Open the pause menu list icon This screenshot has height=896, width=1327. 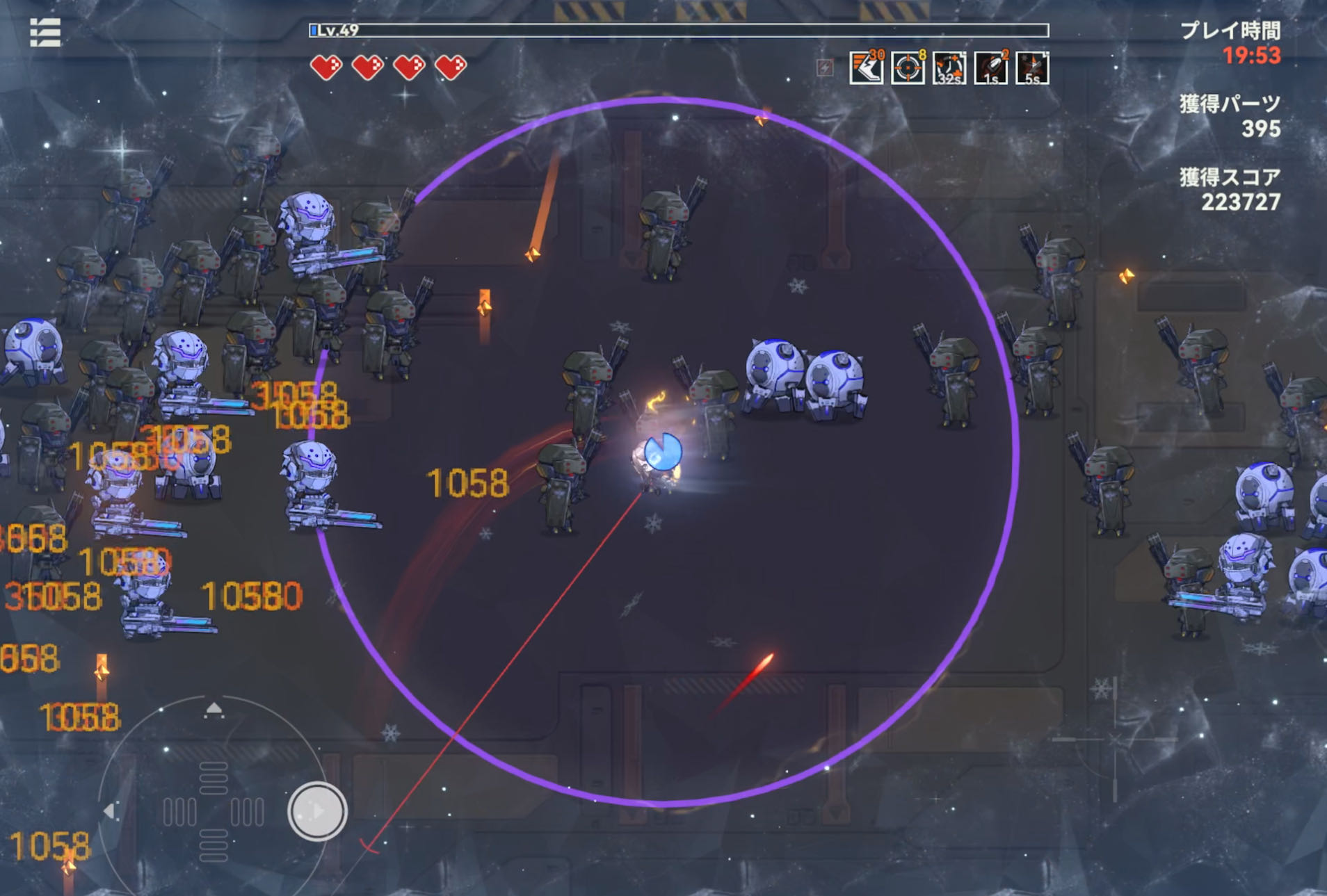coord(45,32)
